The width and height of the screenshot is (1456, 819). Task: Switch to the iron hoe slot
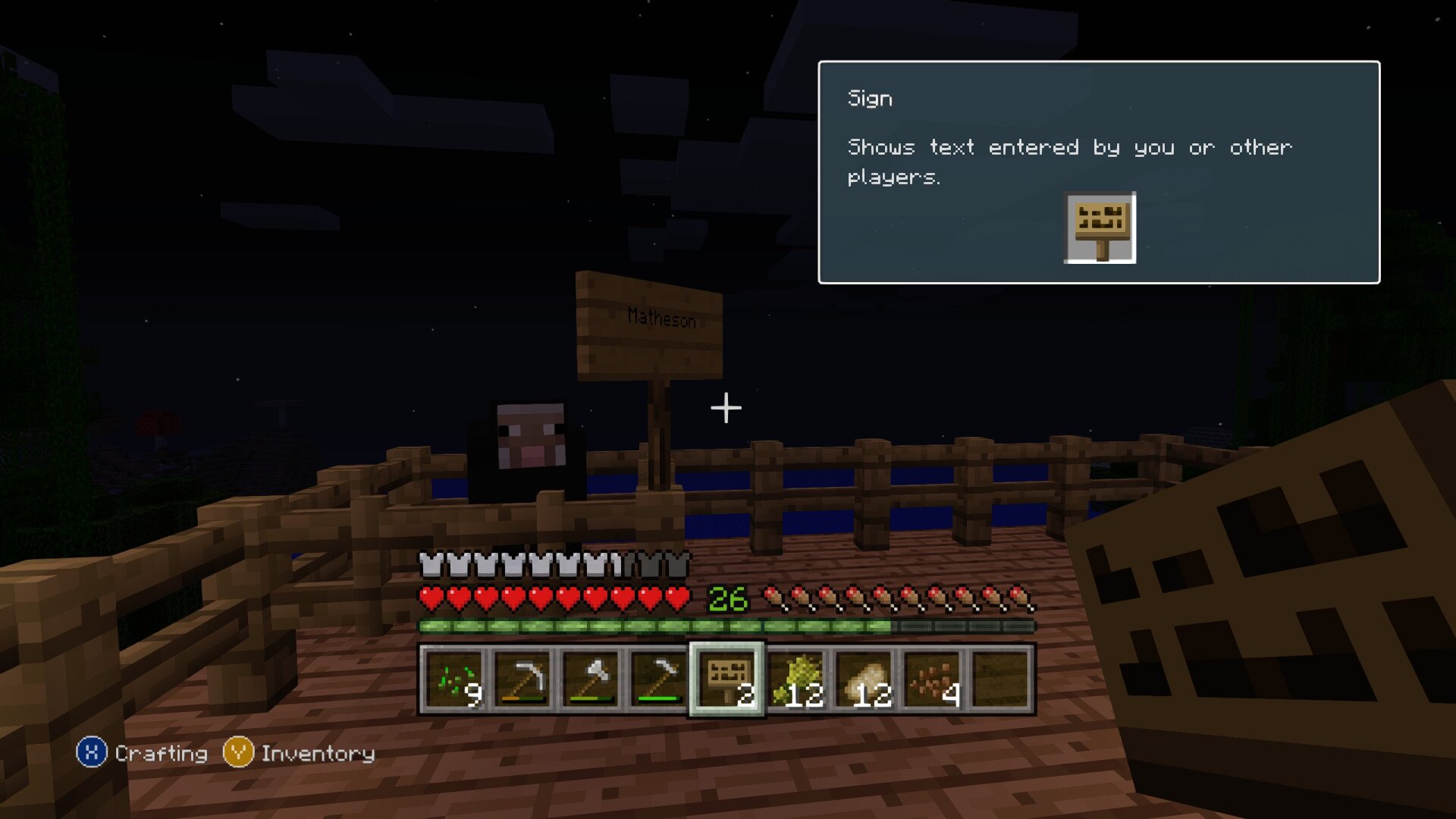point(658,679)
